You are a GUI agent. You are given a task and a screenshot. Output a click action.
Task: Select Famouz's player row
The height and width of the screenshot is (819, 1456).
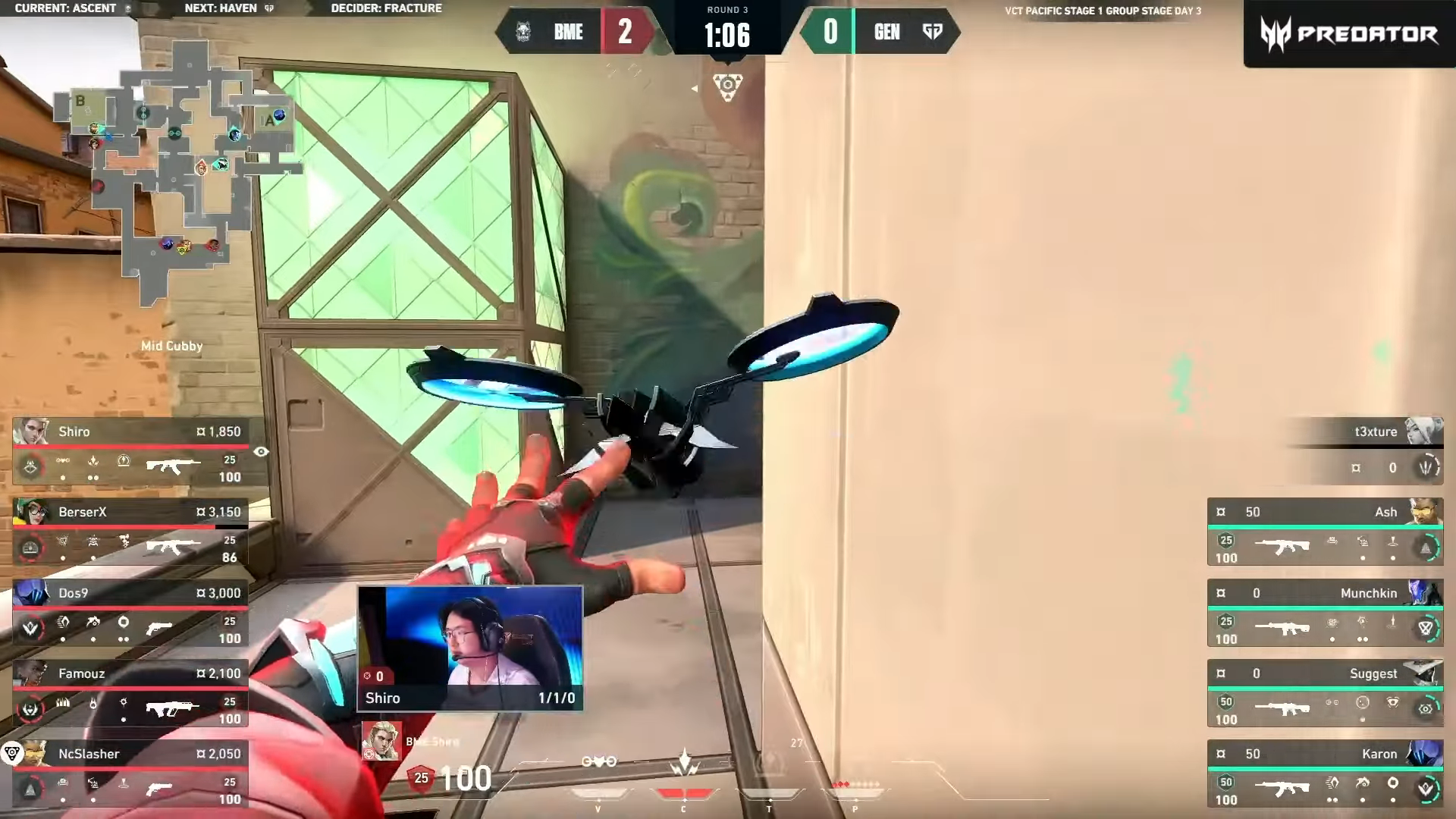click(130, 694)
